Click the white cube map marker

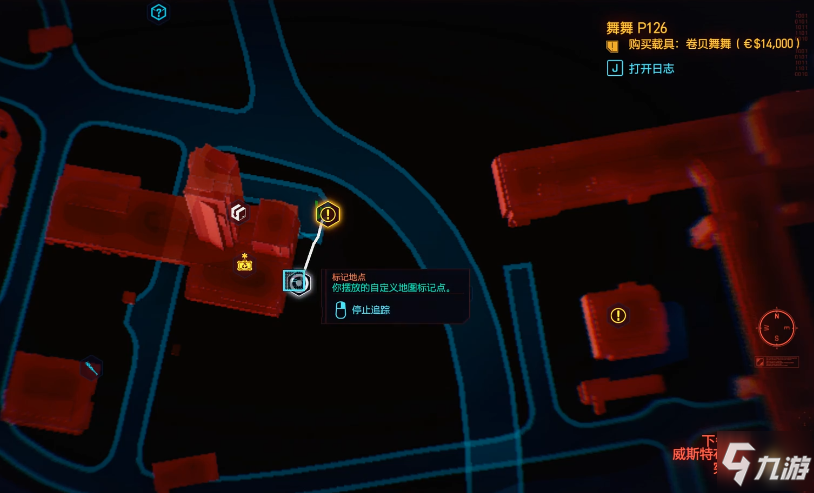tap(238, 212)
